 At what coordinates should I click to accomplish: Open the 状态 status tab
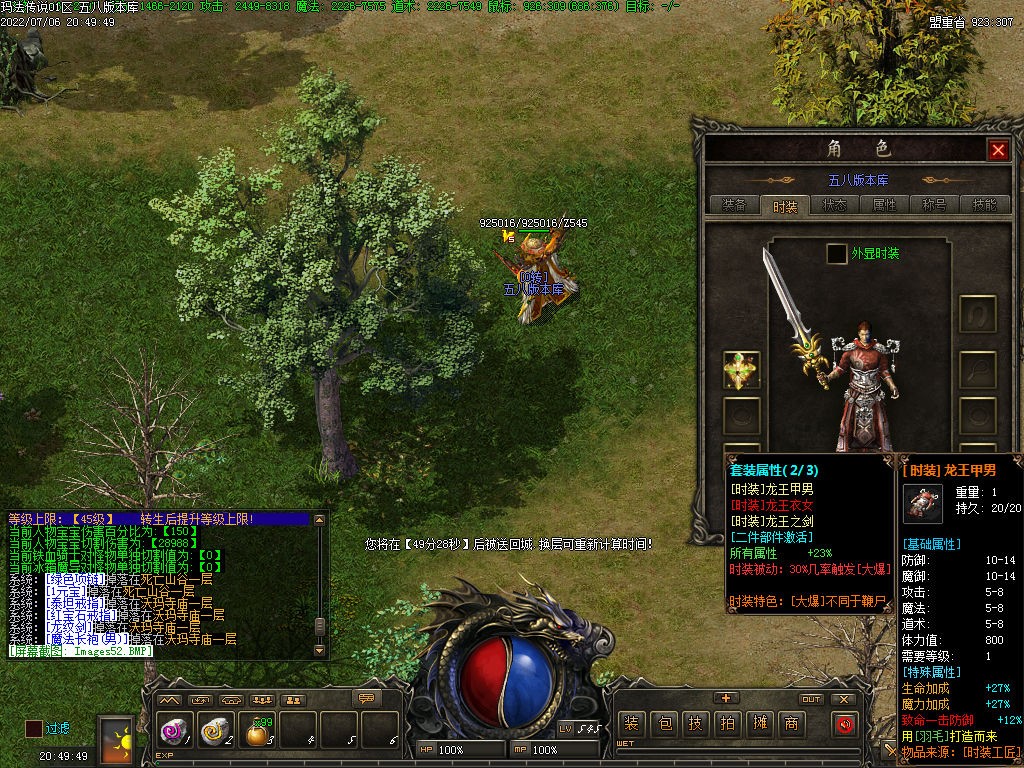834,205
